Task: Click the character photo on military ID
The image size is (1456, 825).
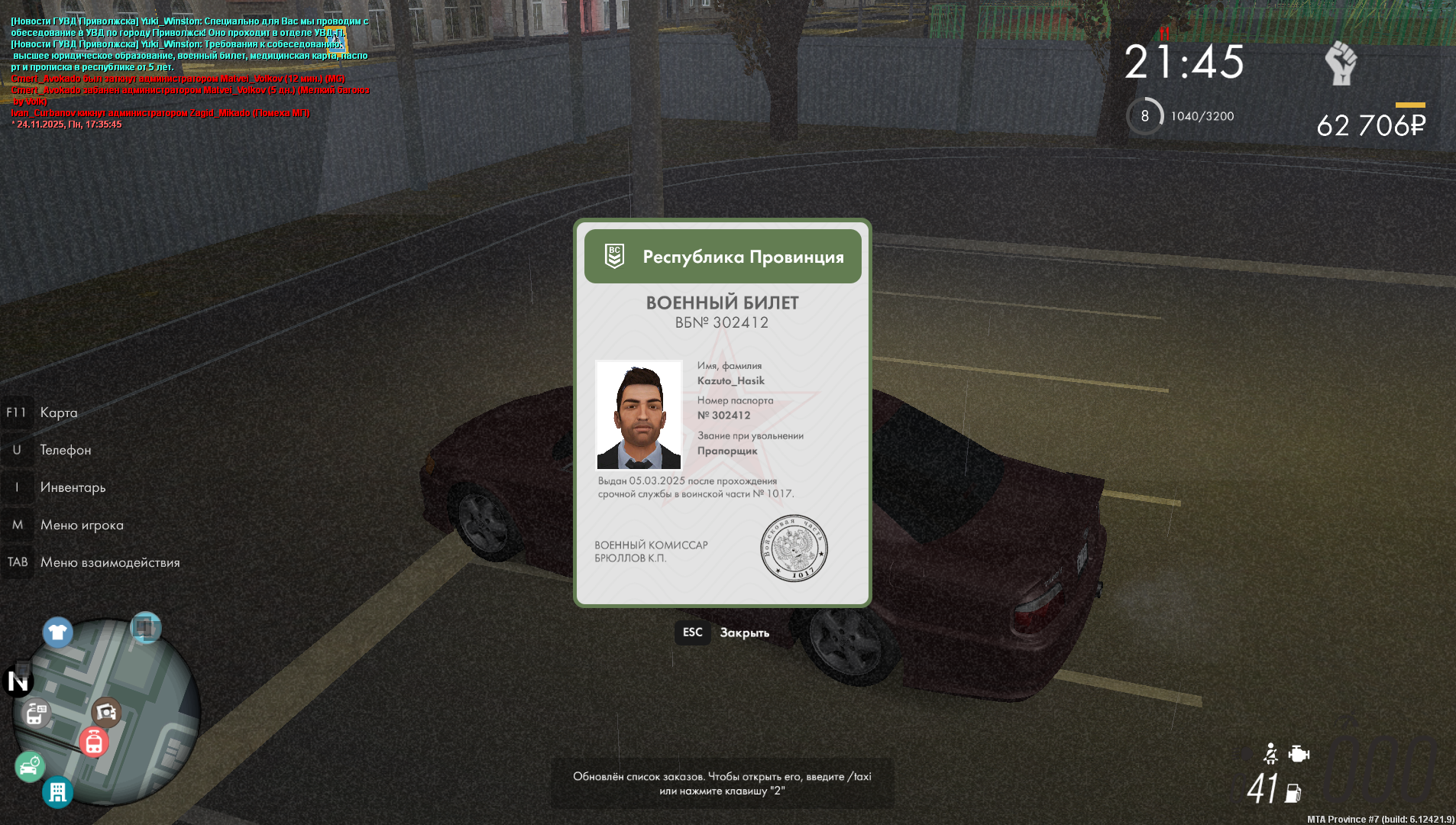Action: pyautogui.click(x=639, y=414)
